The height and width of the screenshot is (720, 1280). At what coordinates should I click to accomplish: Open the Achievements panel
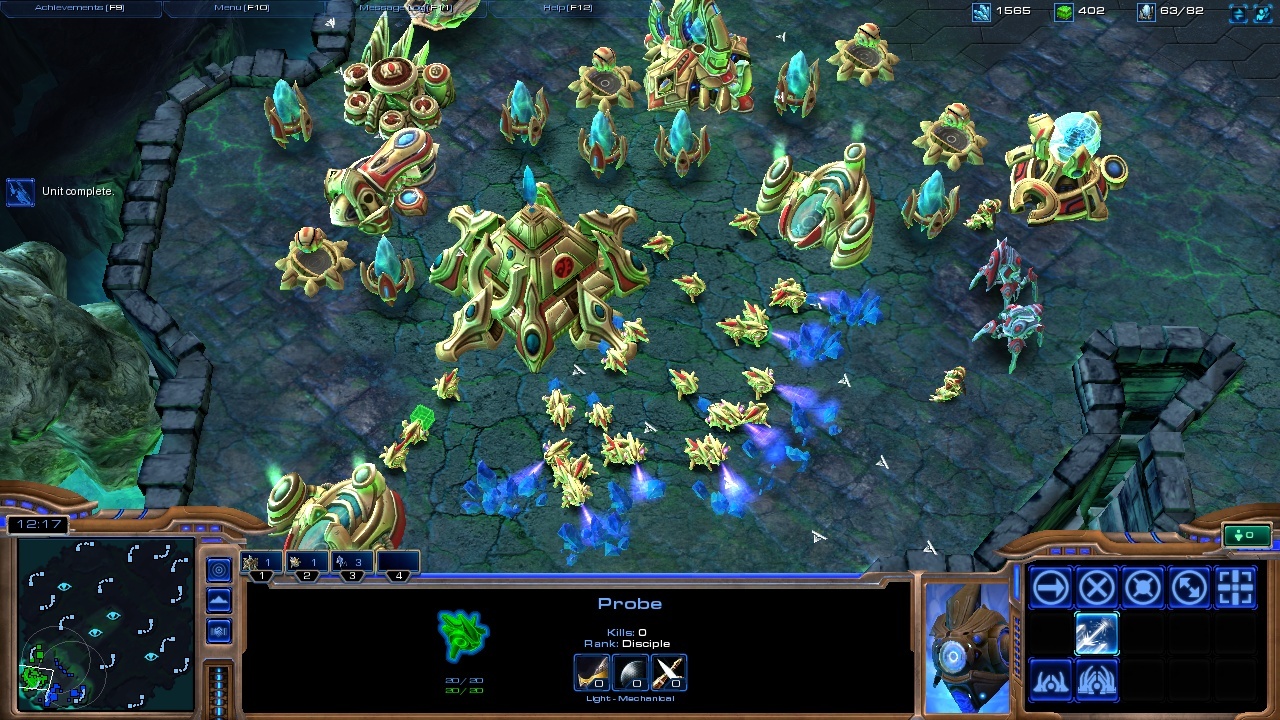click(x=80, y=8)
